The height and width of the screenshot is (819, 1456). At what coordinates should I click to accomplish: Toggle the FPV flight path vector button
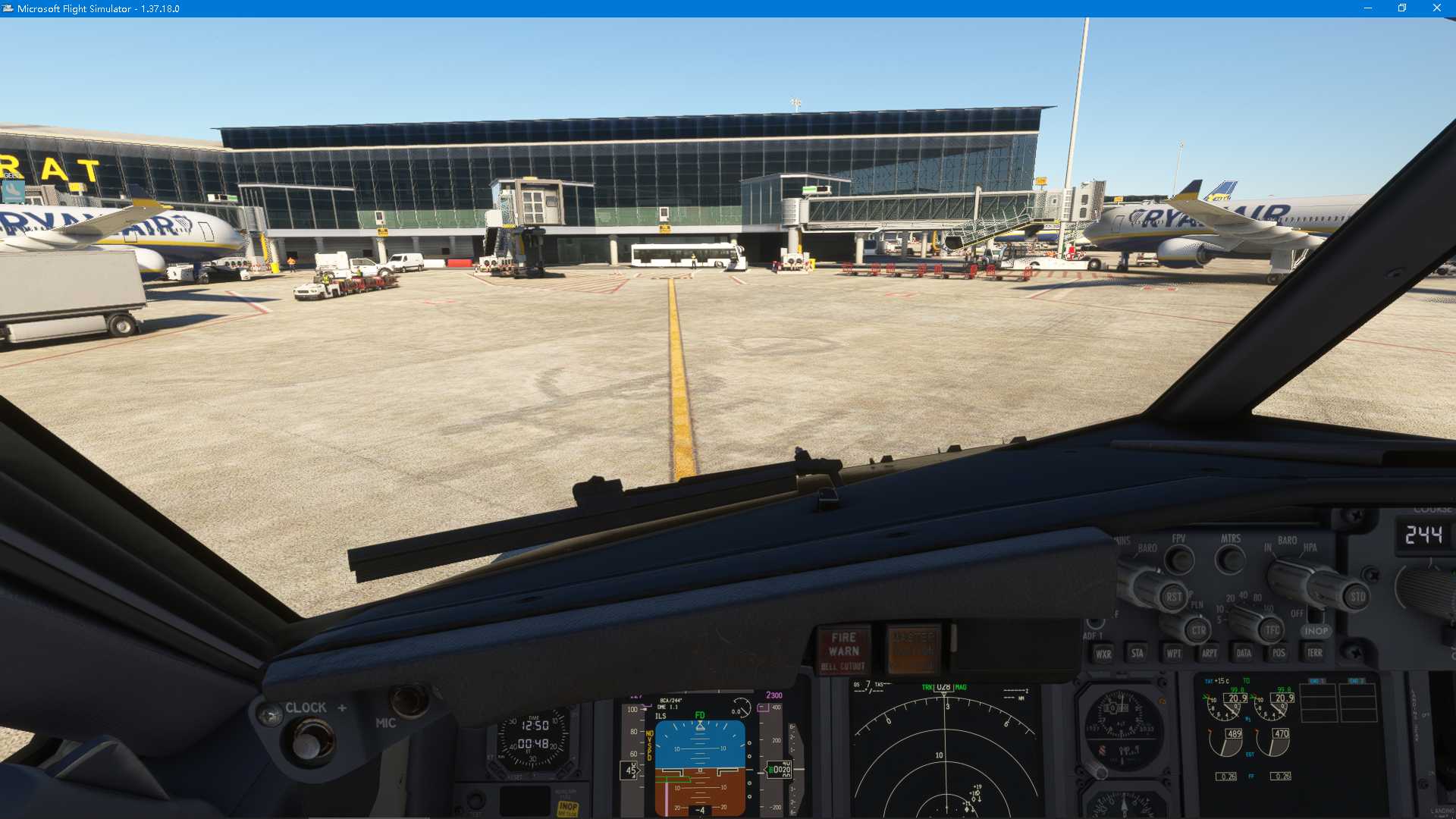(x=1179, y=560)
